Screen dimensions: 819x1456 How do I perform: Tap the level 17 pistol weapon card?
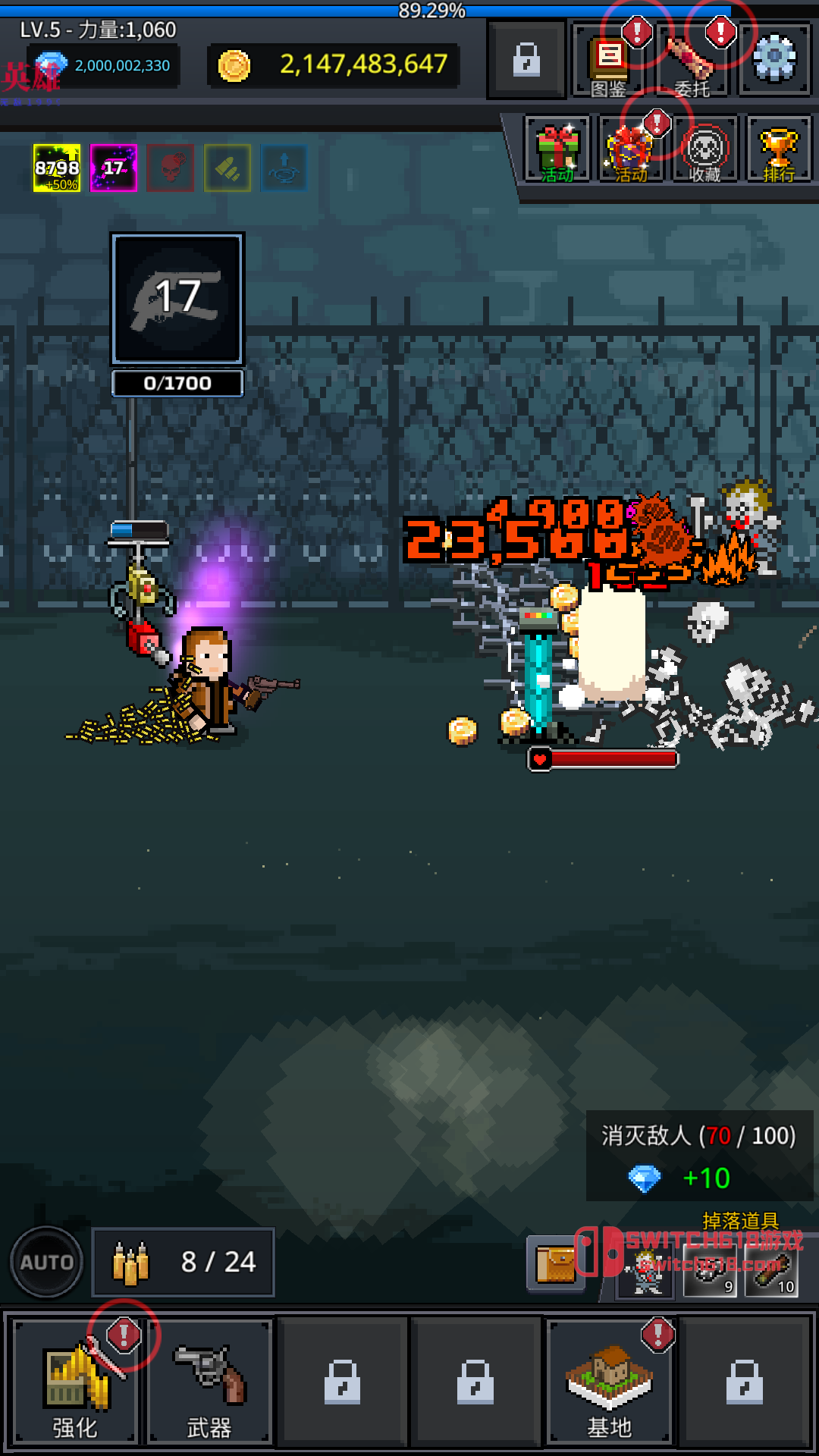tap(177, 299)
